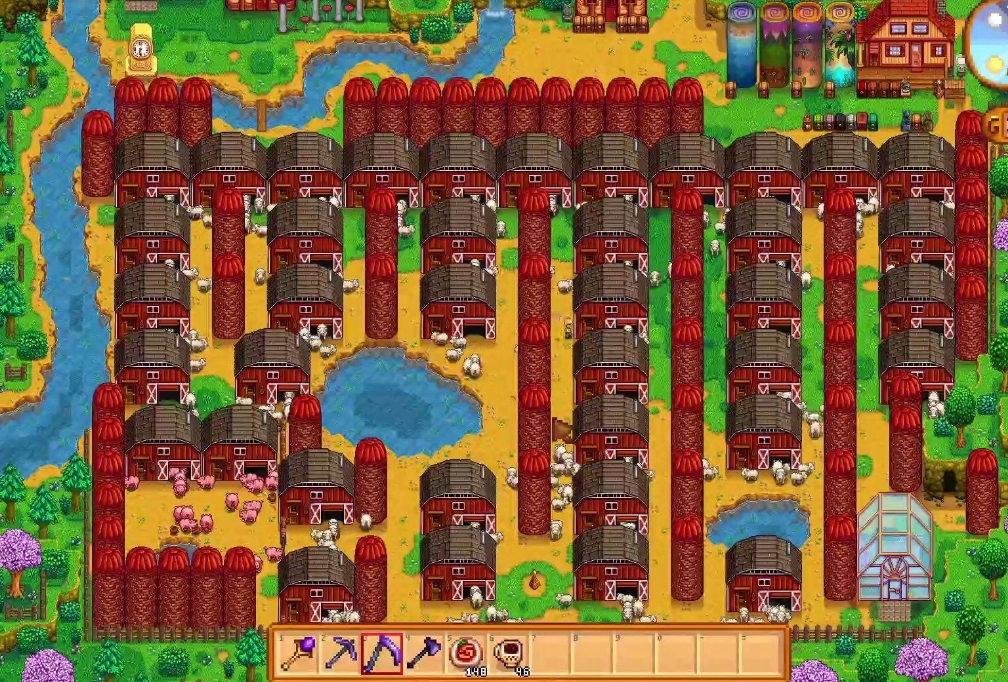
Task: Choose the scythe hotbar slot
Action: [x=382, y=654]
